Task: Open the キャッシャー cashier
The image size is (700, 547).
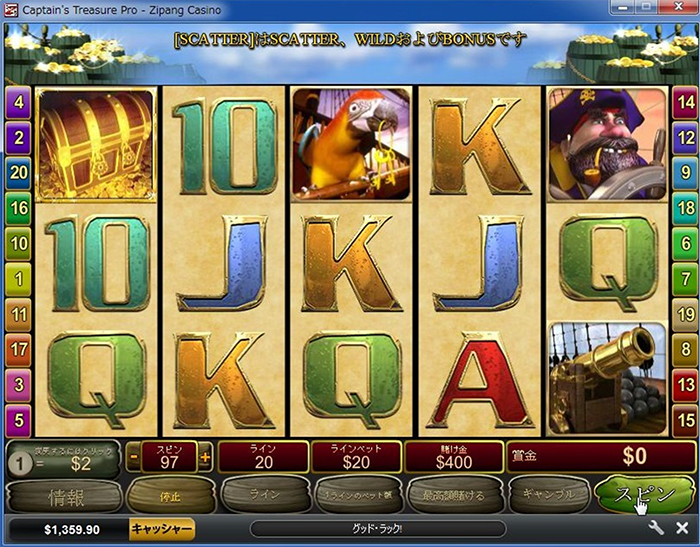Action: (161, 528)
